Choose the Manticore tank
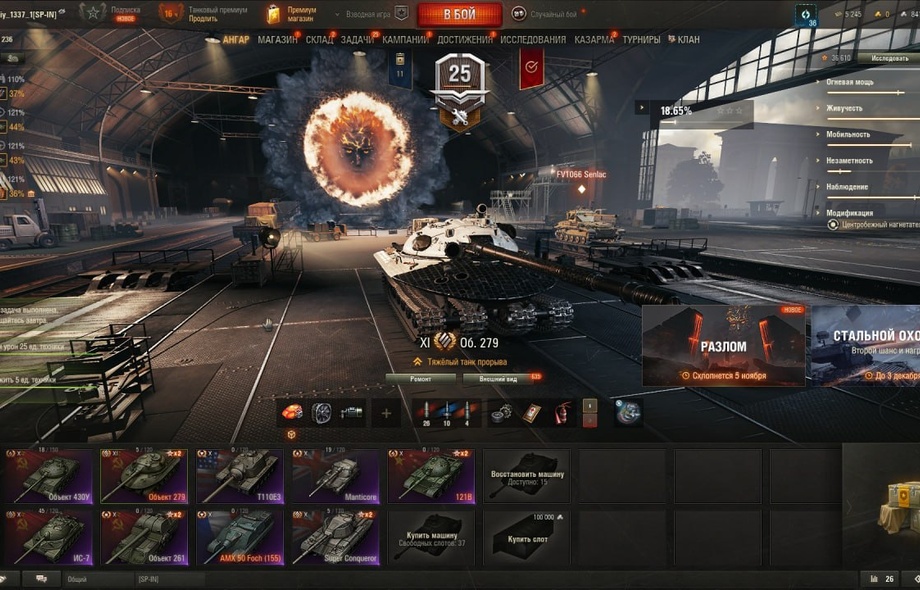The height and width of the screenshot is (590, 920). [336, 476]
